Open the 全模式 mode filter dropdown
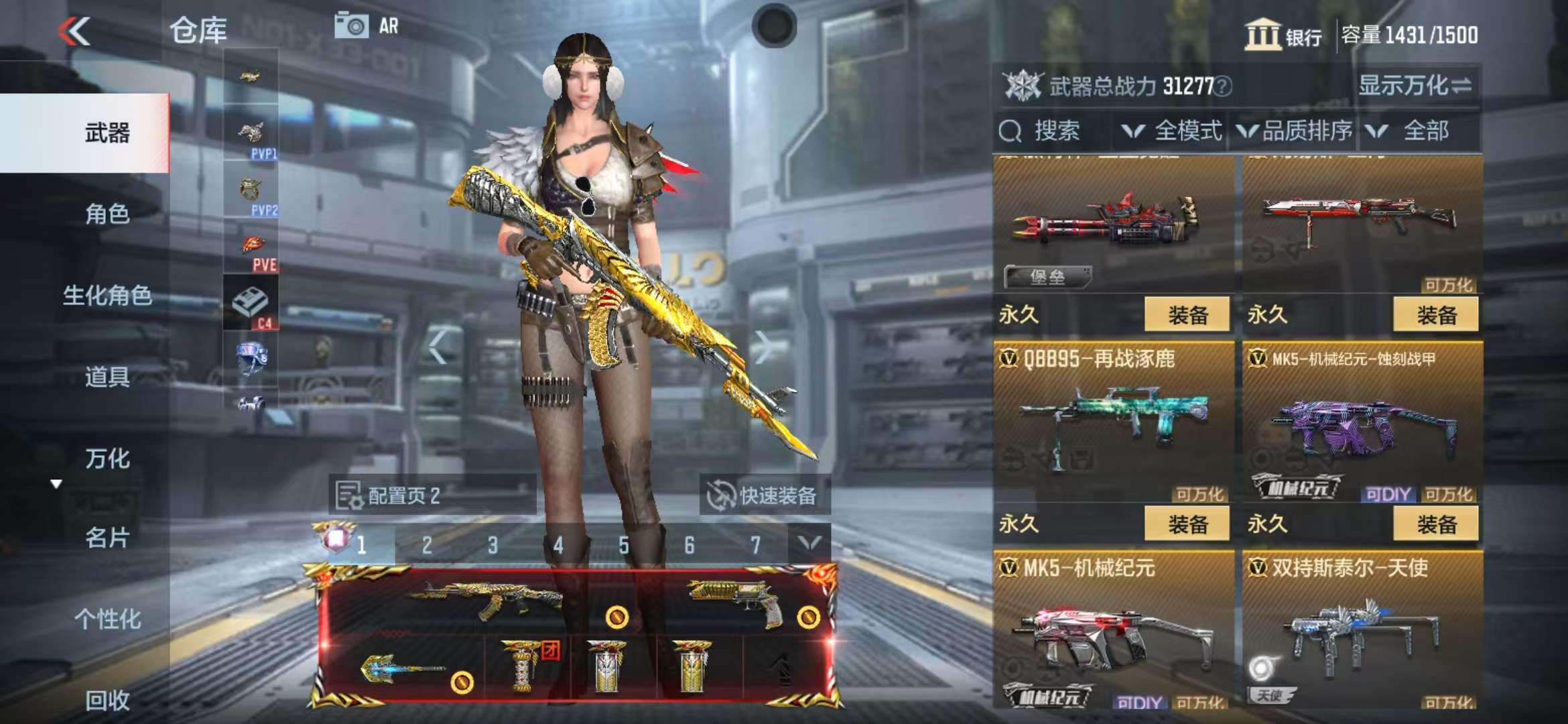The width and height of the screenshot is (1568, 724). tap(1173, 131)
